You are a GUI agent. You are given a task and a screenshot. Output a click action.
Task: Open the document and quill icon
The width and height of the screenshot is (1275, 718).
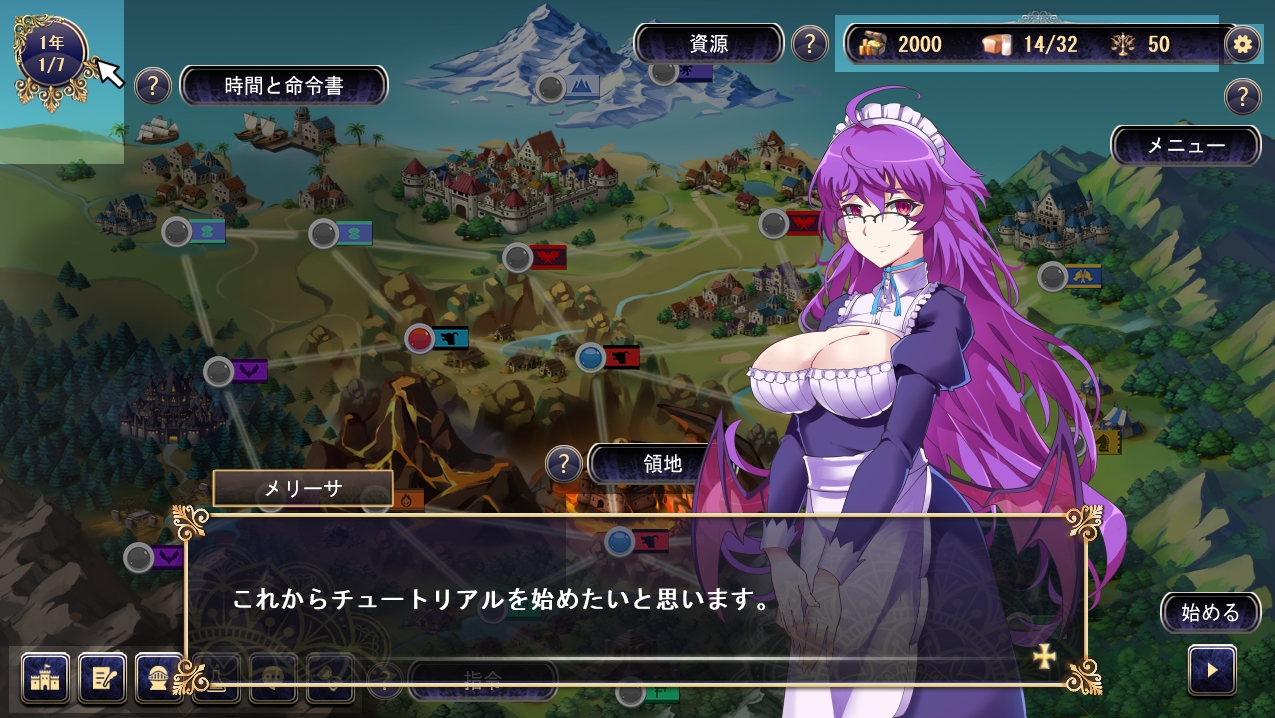point(103,677)
